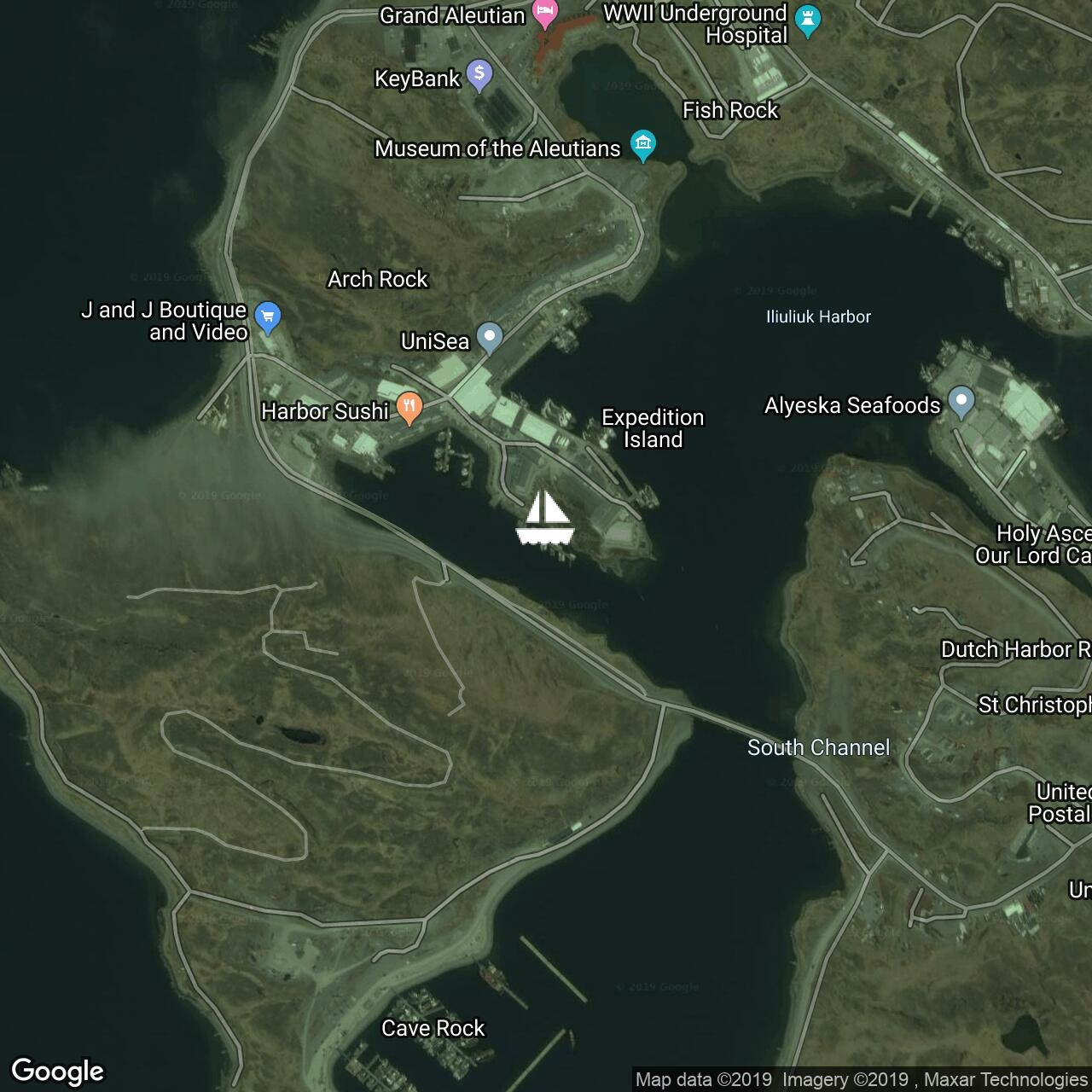Choose the Museum of the Aleutians marker
1092x1092 pixels.
(x=643, y=144)
